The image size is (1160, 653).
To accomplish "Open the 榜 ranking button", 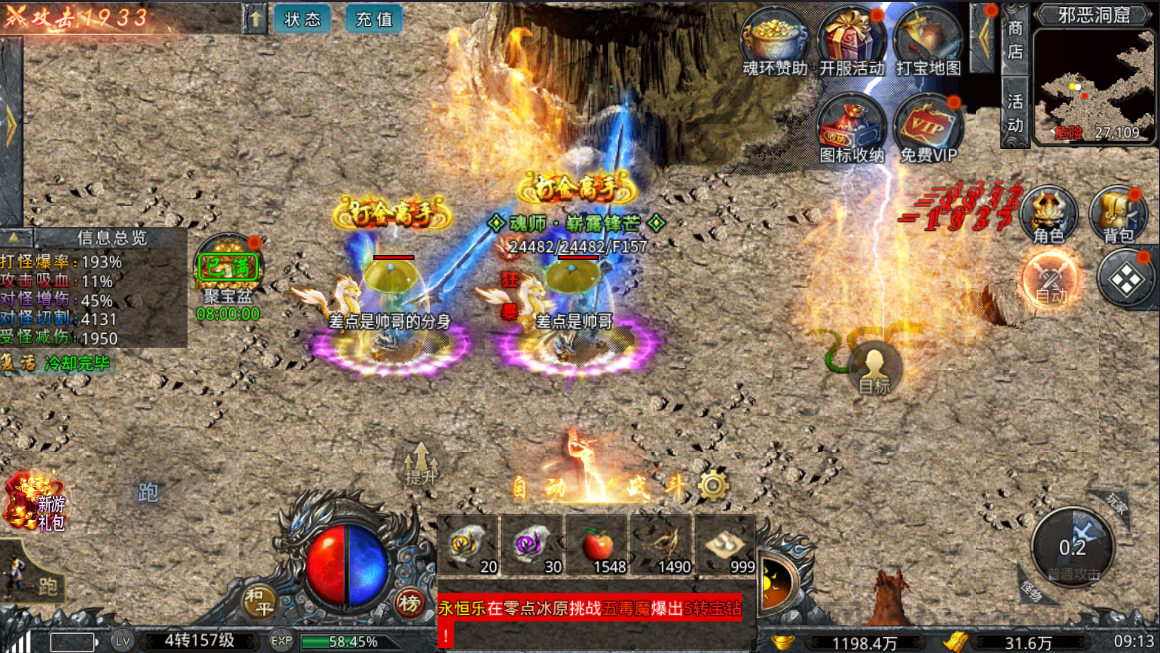I will tap(409, 602).
